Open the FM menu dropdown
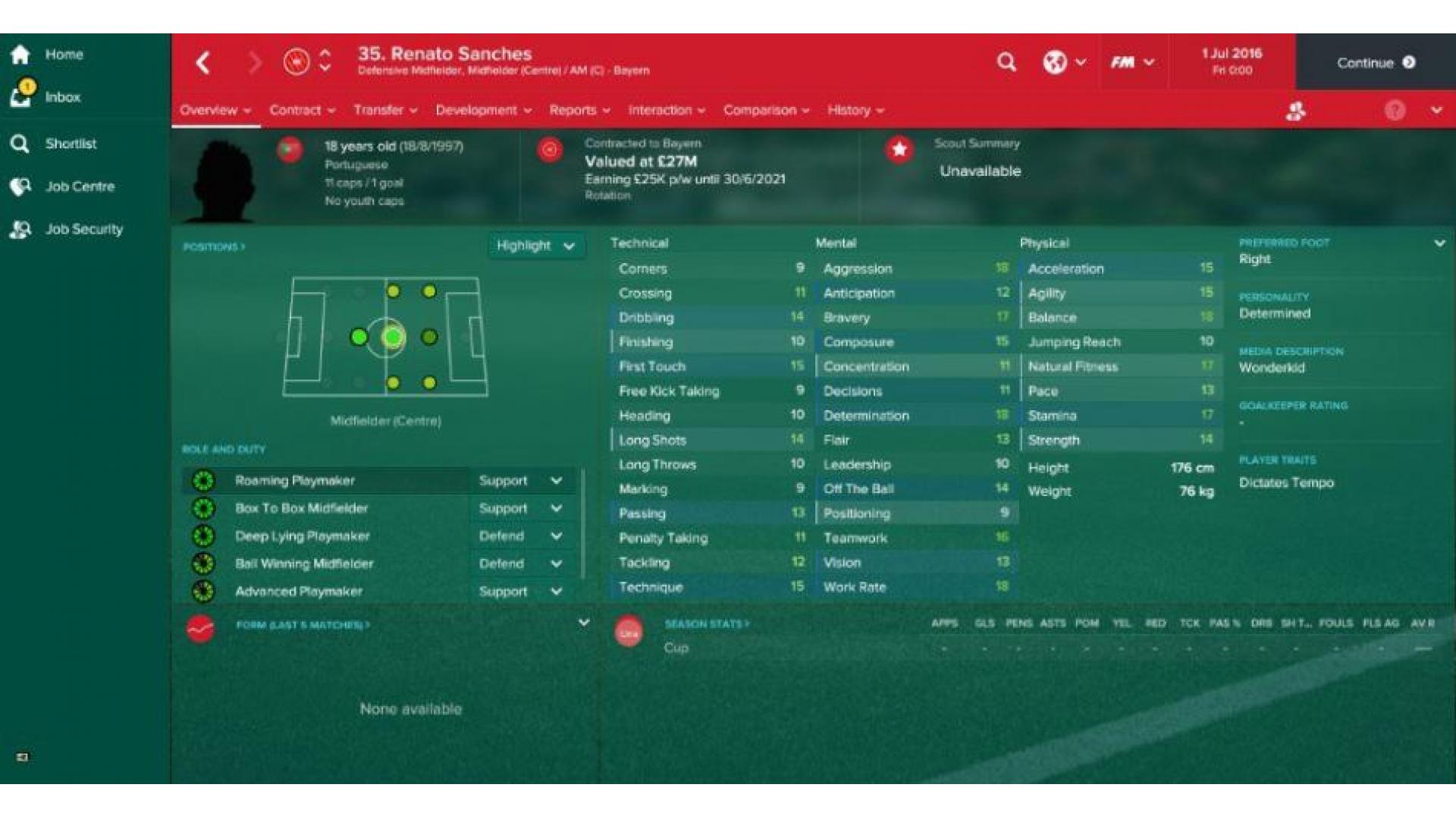This screenshot has height=819, width=1456. coord(1131,62)
